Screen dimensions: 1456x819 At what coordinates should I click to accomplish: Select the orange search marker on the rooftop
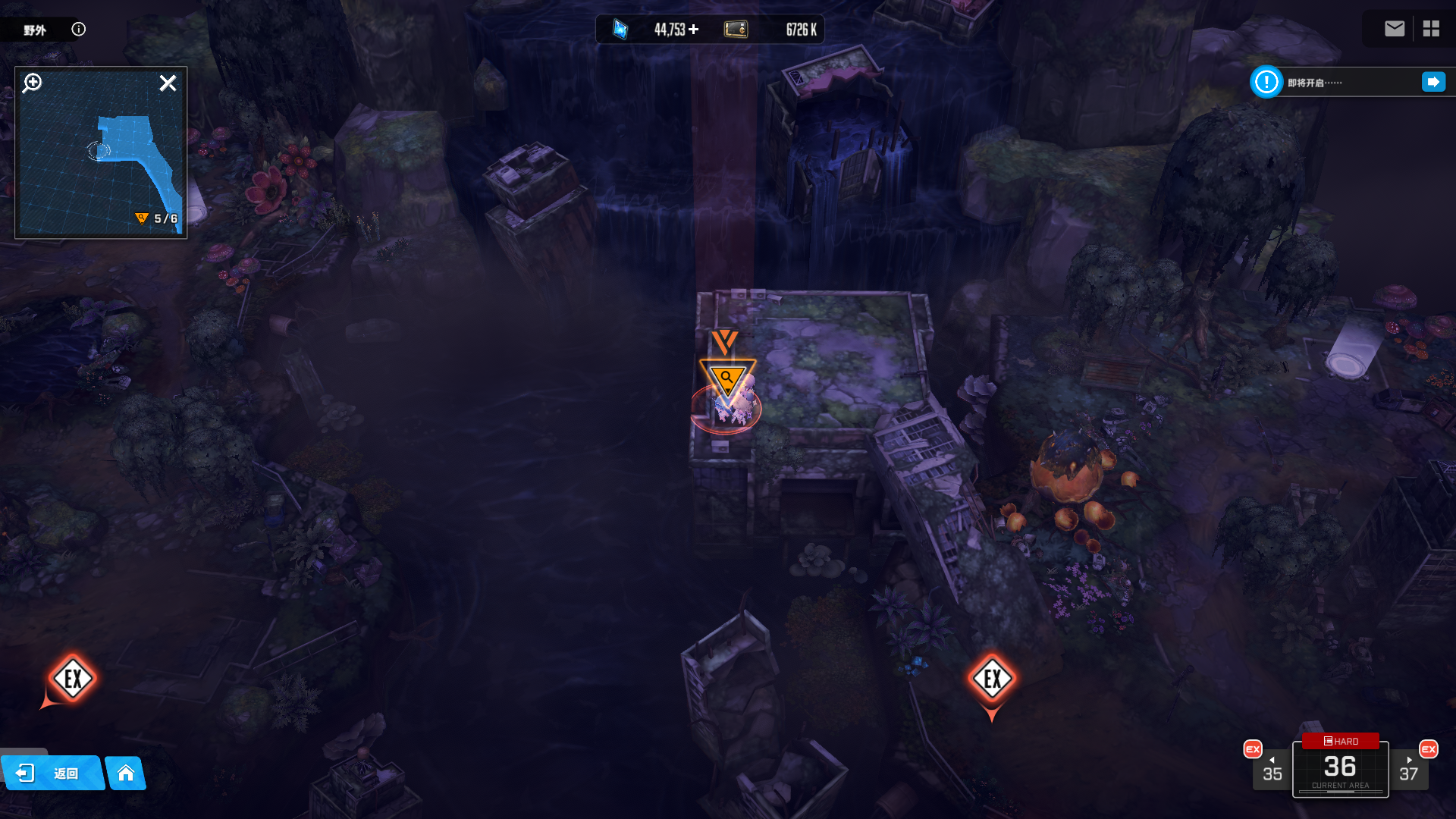pyautogui.click(x=727, y=378)
